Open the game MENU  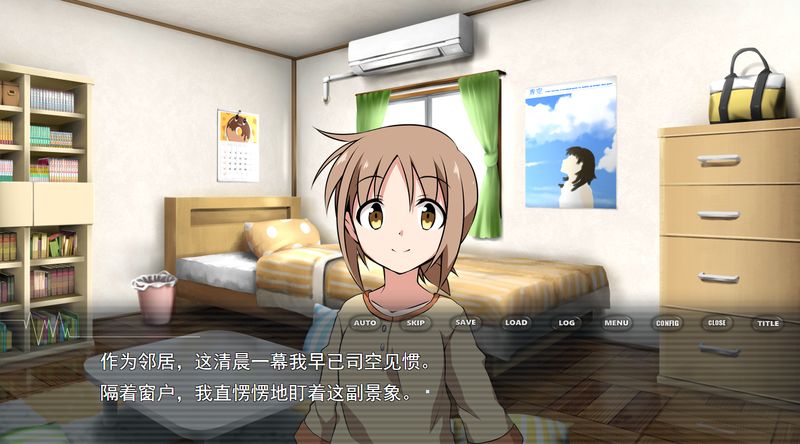coord(616,323)
